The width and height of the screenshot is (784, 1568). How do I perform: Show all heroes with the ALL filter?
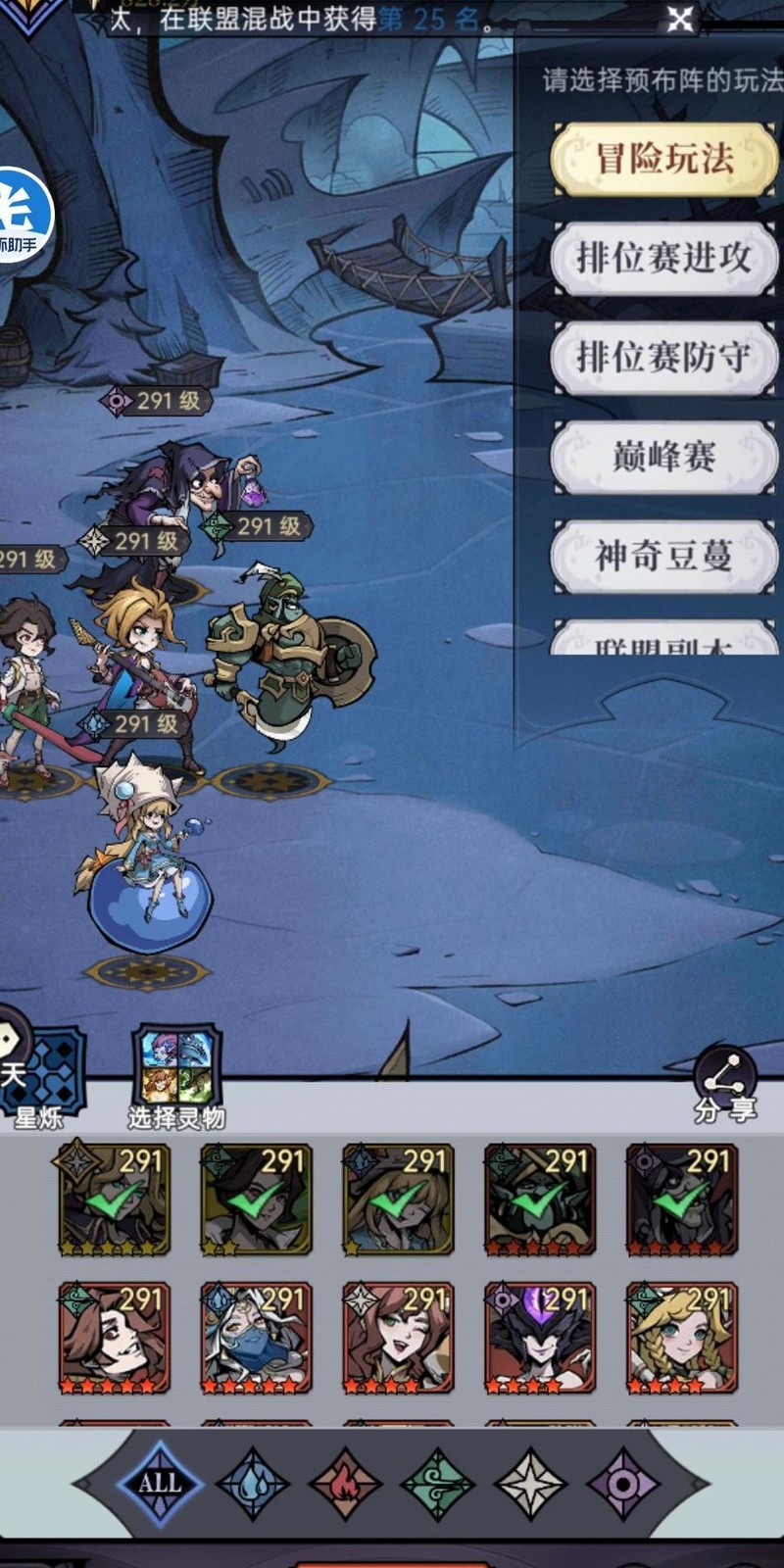[x=160, y=1483]
